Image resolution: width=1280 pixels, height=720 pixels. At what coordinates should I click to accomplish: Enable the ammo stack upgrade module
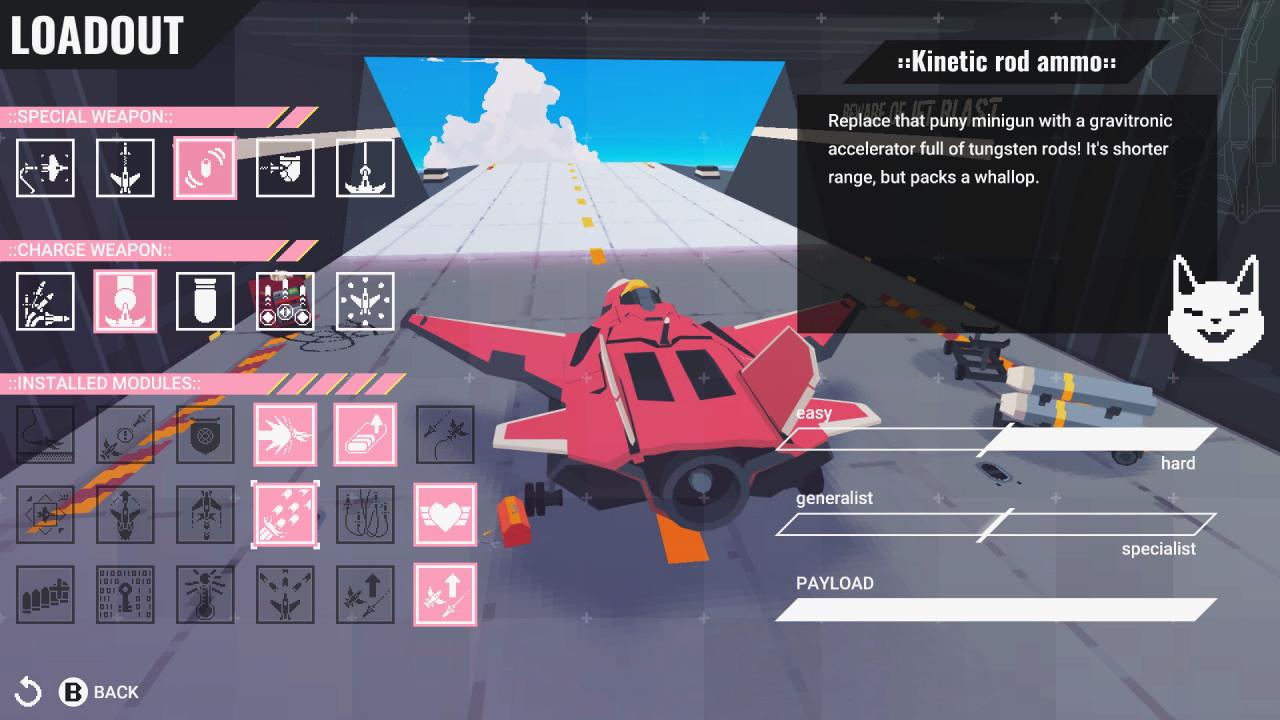click(365, 435)
